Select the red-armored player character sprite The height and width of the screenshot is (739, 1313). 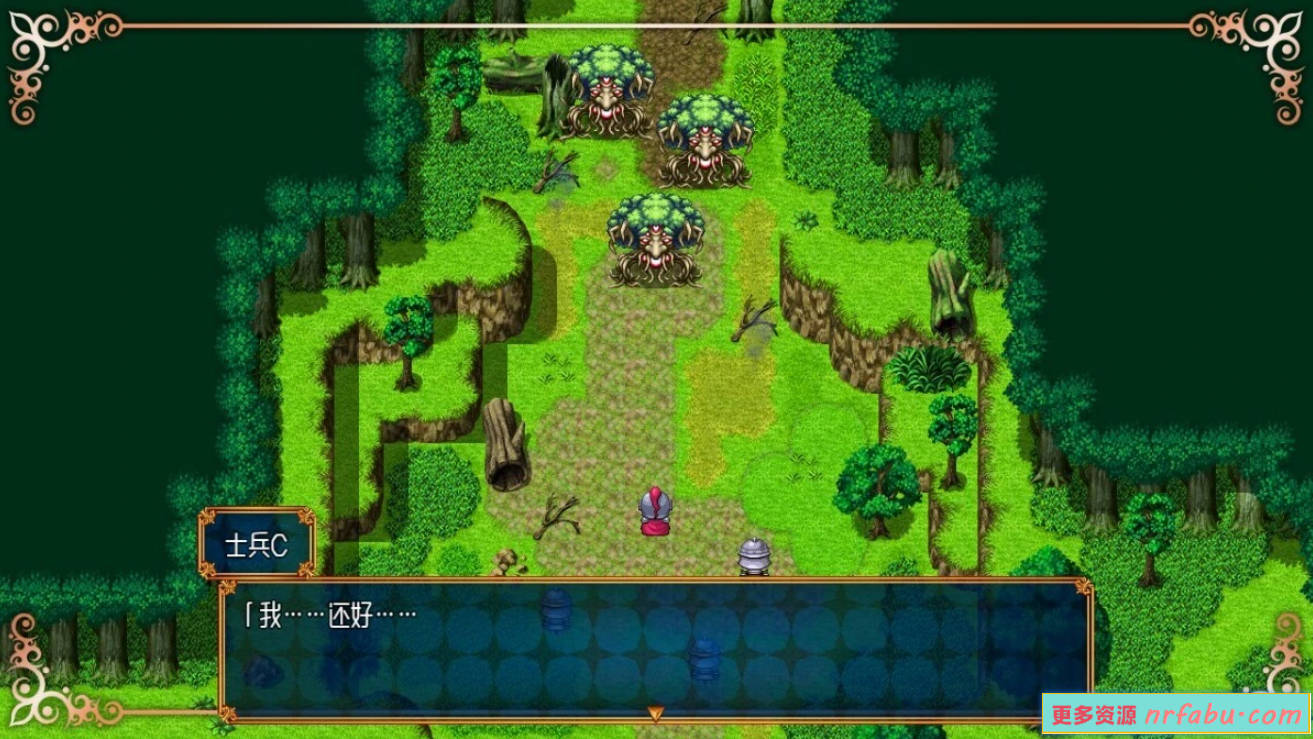coord(655,513)
